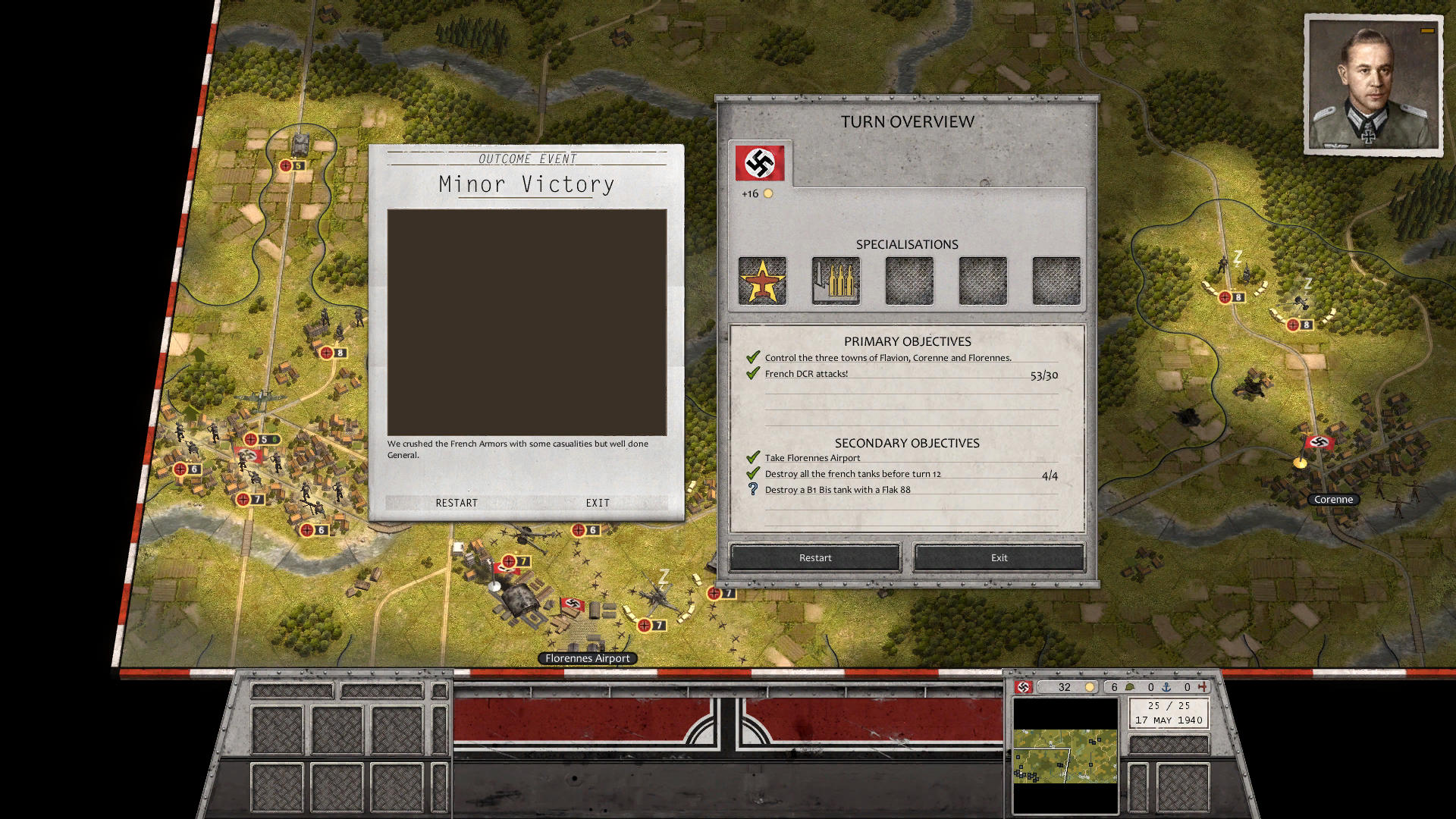Screen dimensions: 1456x819
Task: Click Exit in the Turn Overview panel
Action: pos(999,558)
